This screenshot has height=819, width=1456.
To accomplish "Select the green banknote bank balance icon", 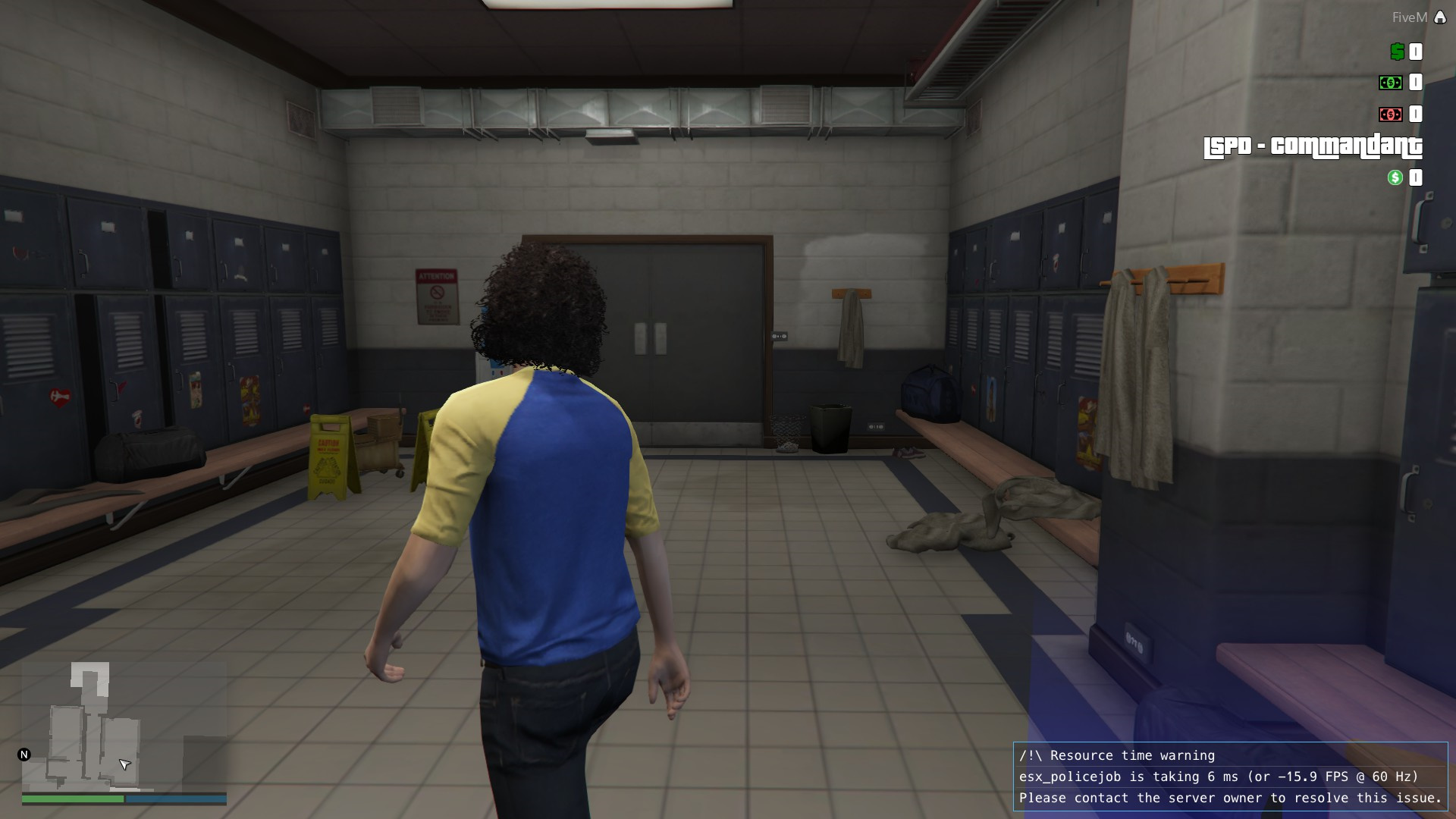I will (1390, 83).
